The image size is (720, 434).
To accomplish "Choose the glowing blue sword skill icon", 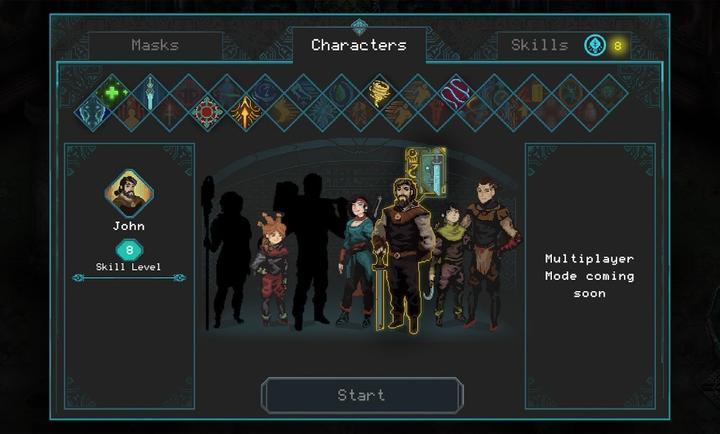I will coord(151,92).
